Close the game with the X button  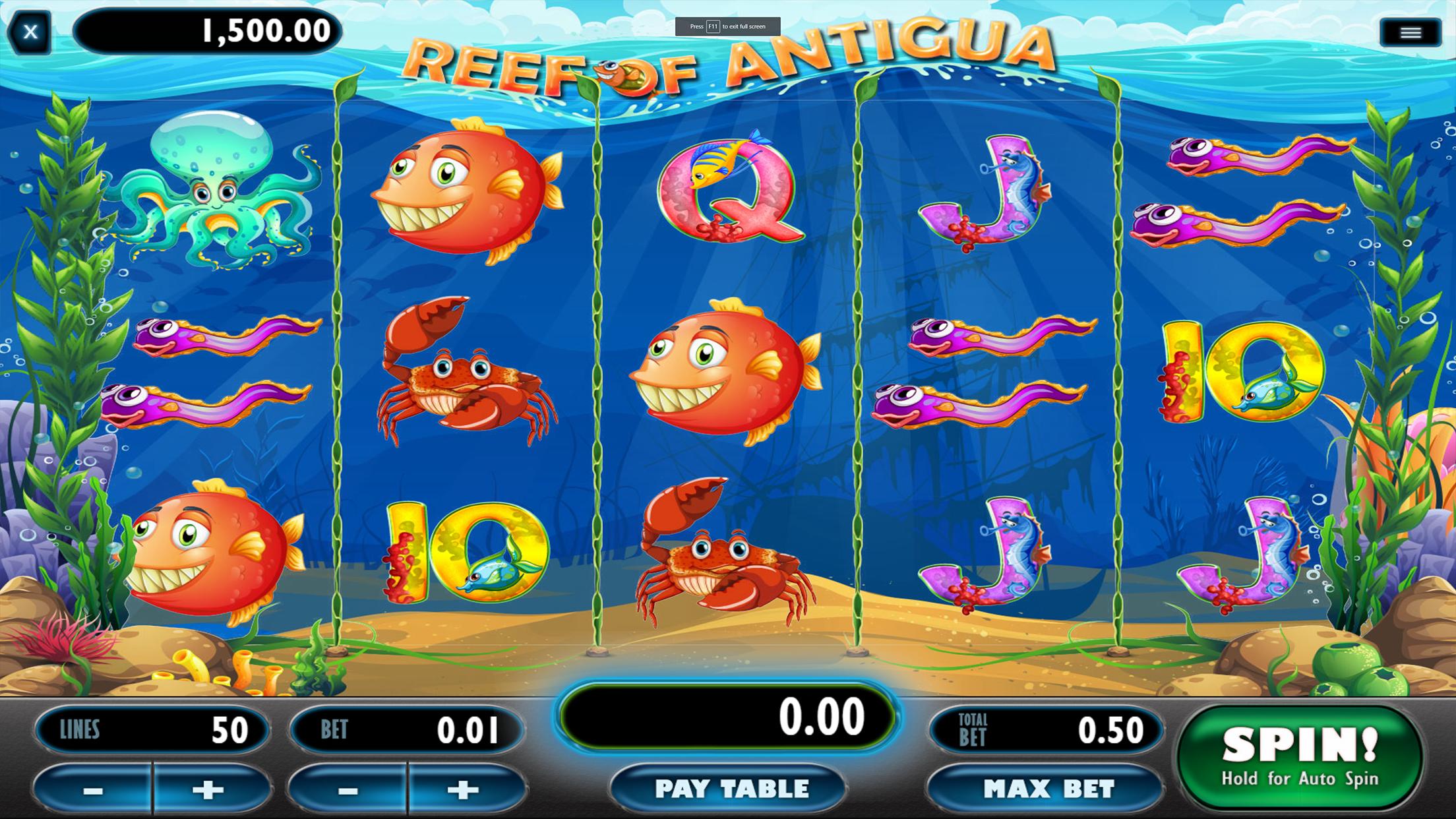(x=30, y=32)
